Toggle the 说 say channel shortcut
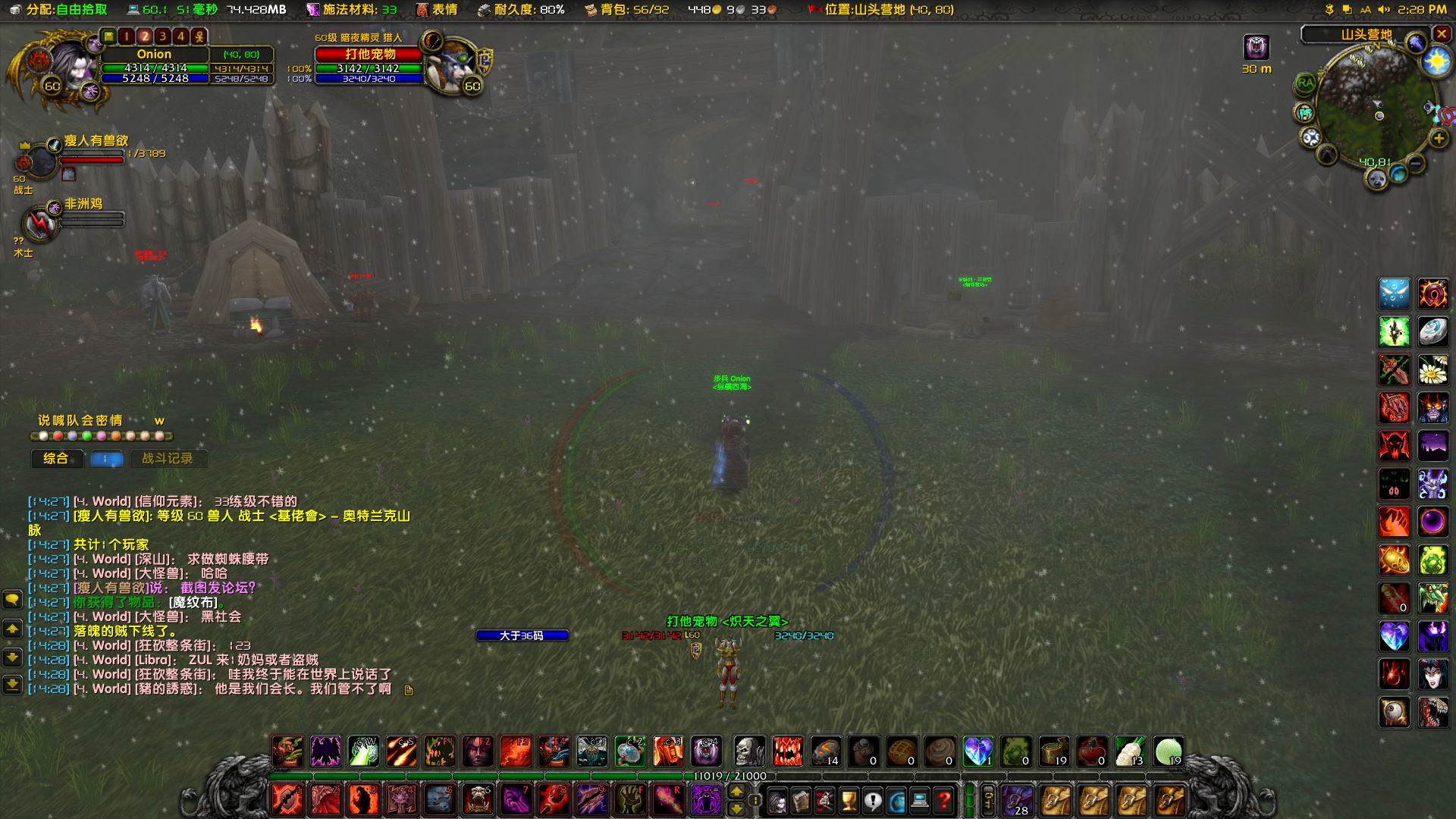Viewport: 1456px width, 819px height. 44,420
